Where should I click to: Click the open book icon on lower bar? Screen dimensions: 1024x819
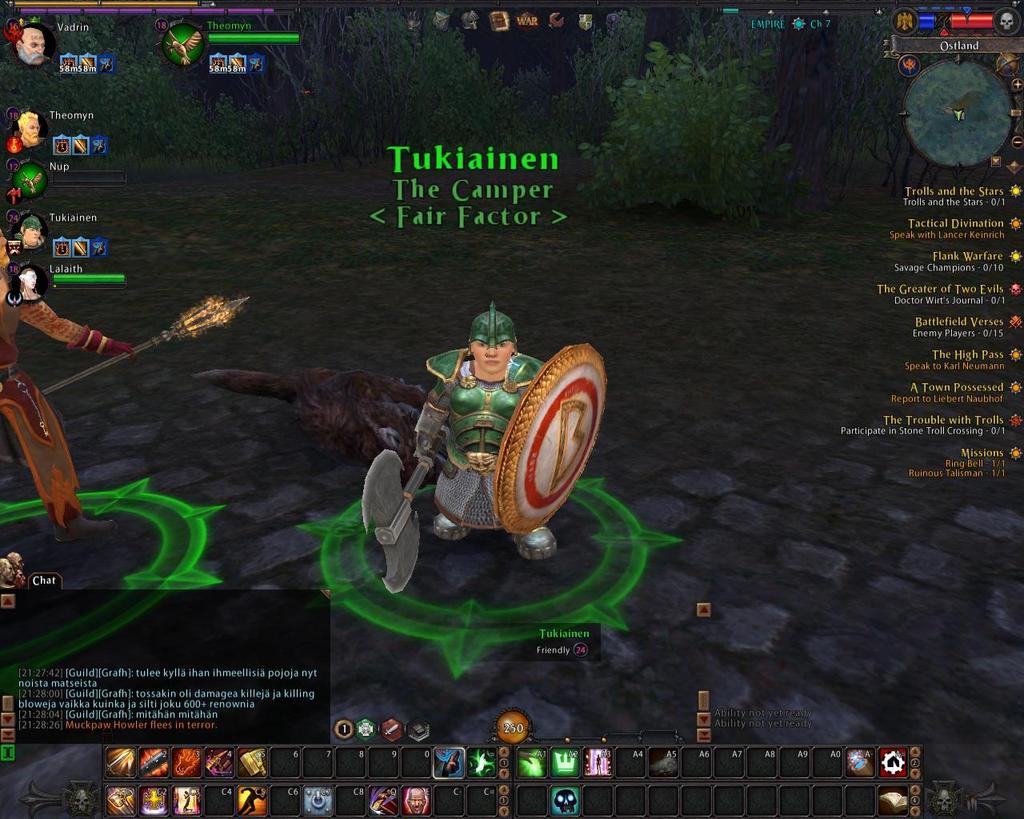coord(892,800)
